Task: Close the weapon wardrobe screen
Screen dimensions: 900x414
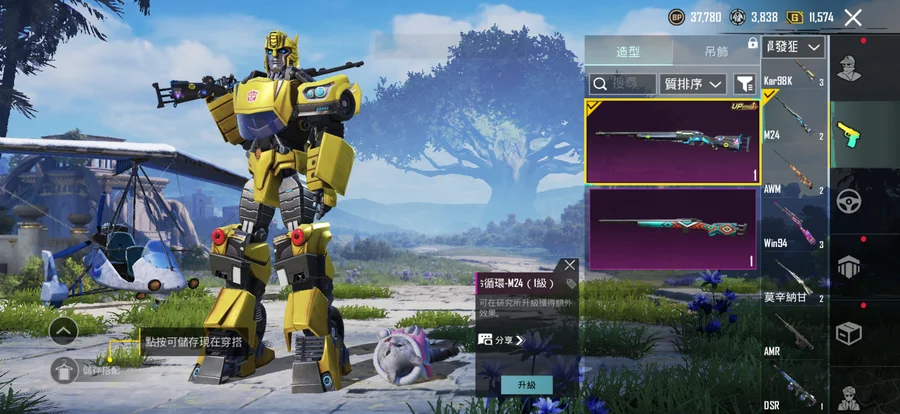Action: [853, 17]
